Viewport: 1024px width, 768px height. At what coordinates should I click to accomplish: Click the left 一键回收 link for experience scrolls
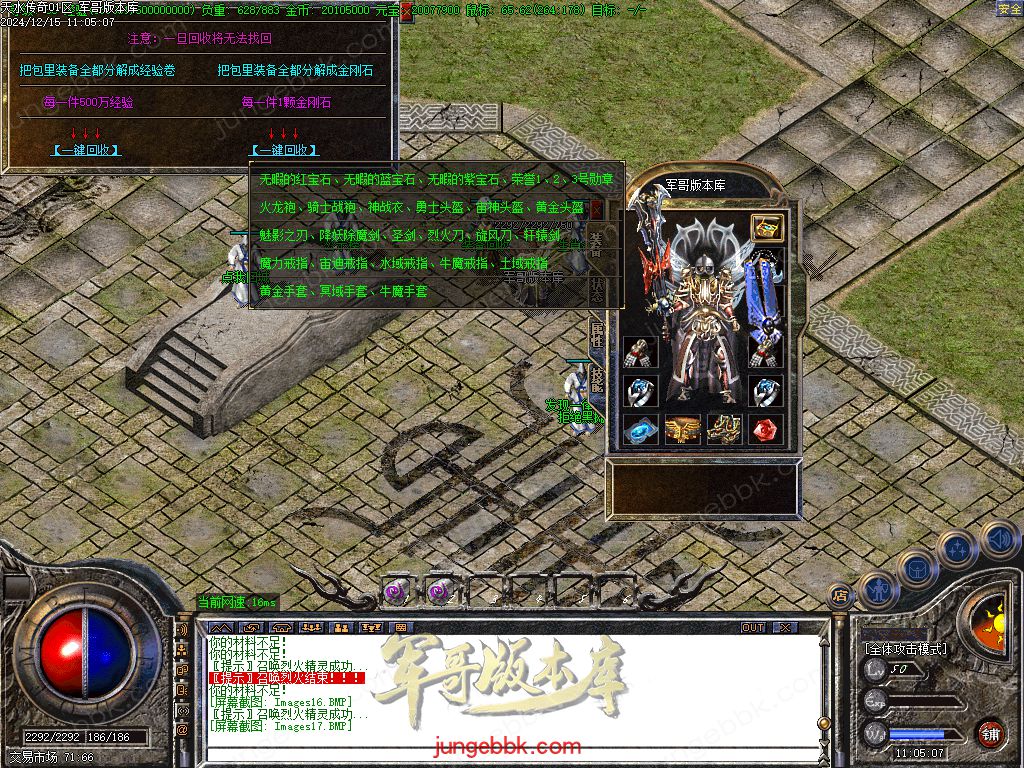click(x=86, y=150)
